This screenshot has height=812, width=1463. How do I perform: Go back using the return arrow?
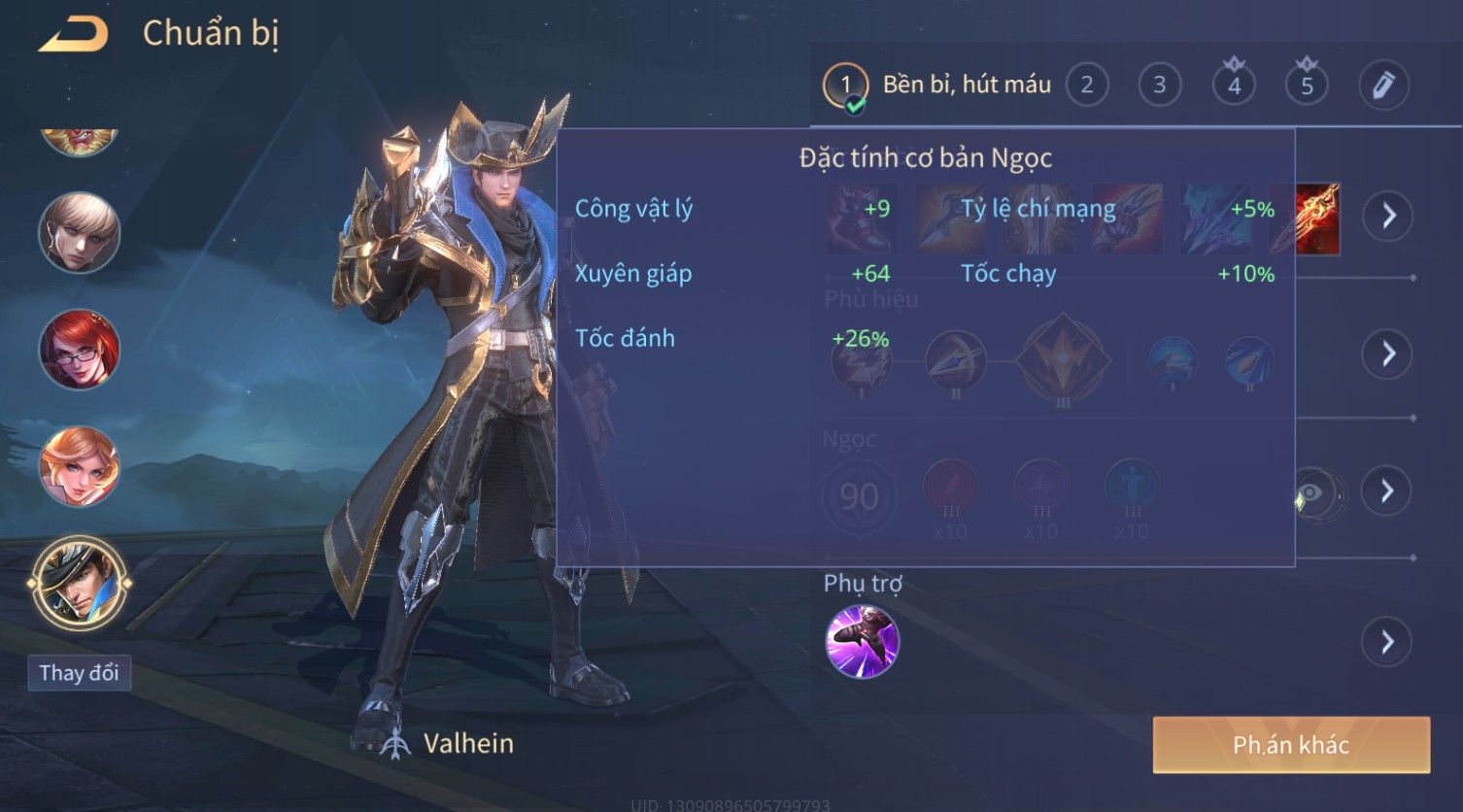click(74, 35)
